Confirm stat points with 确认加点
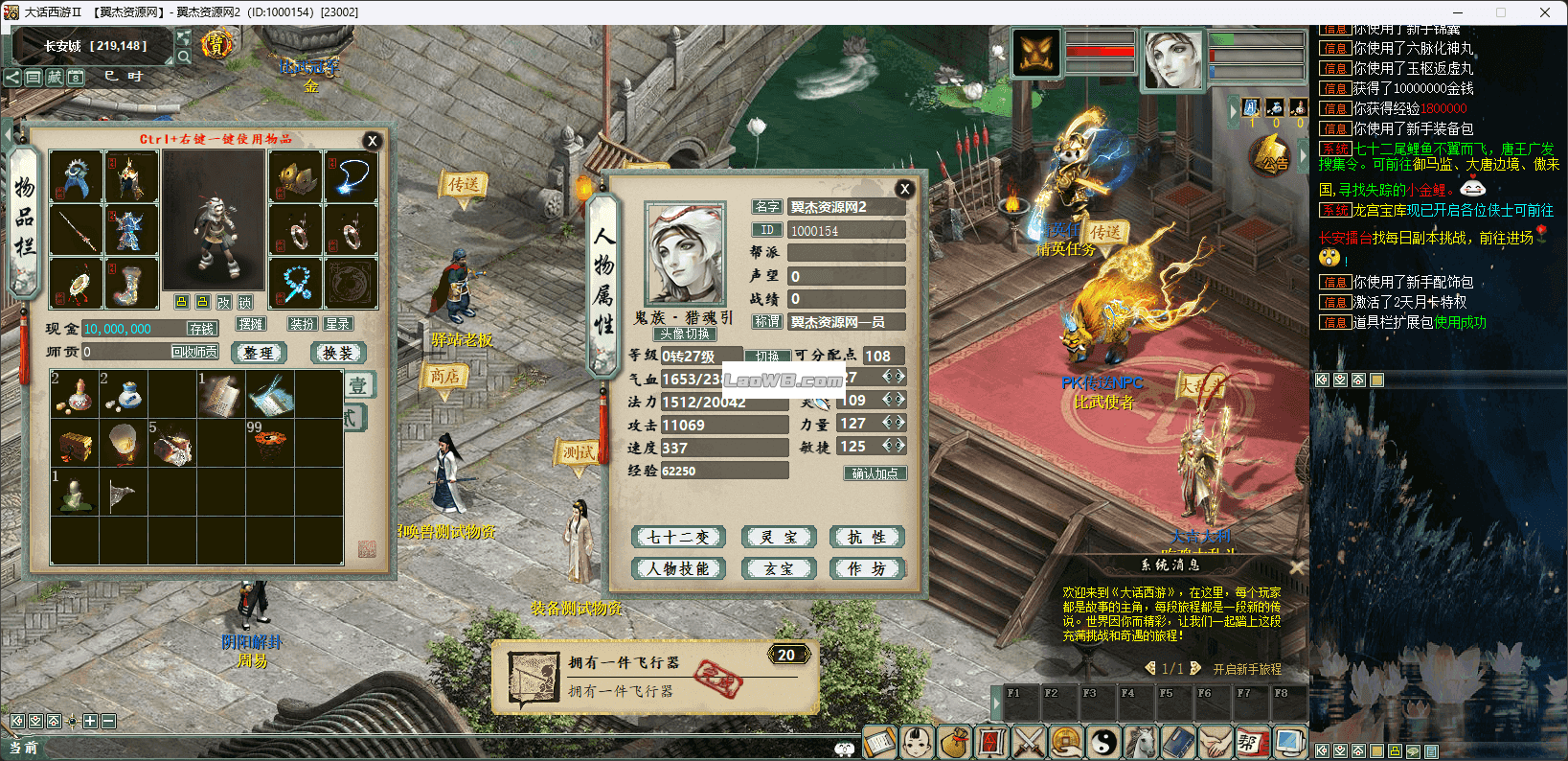The width and height of the screenshot is (1568, 761). point(875,473)
